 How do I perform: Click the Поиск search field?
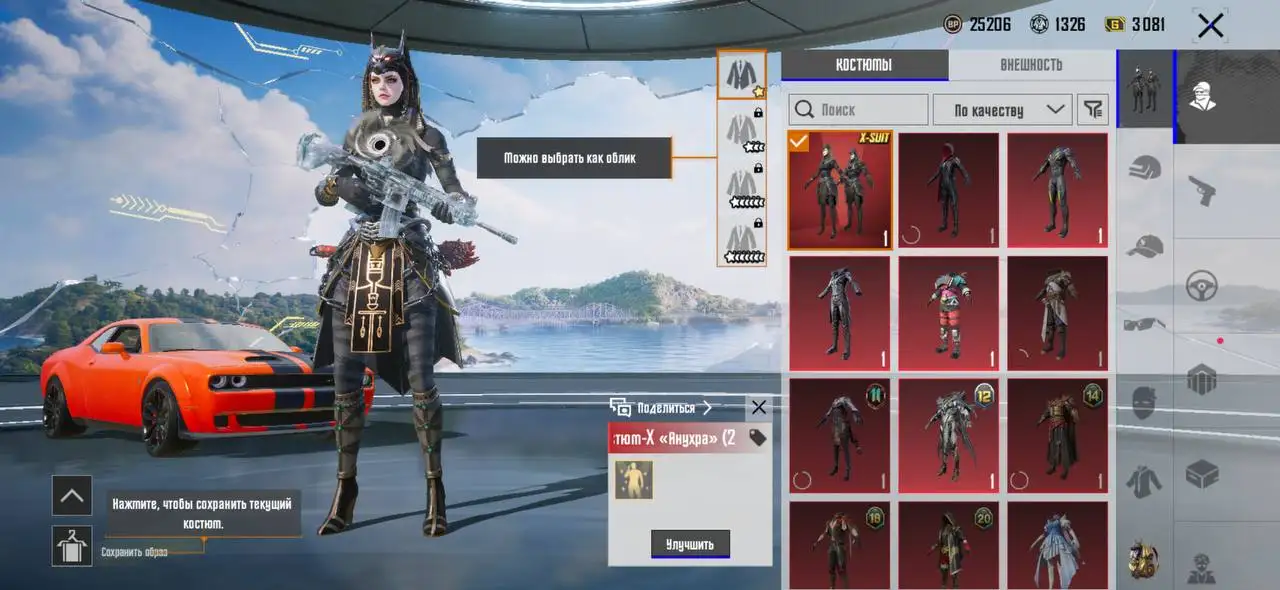[x=857, y=109]
